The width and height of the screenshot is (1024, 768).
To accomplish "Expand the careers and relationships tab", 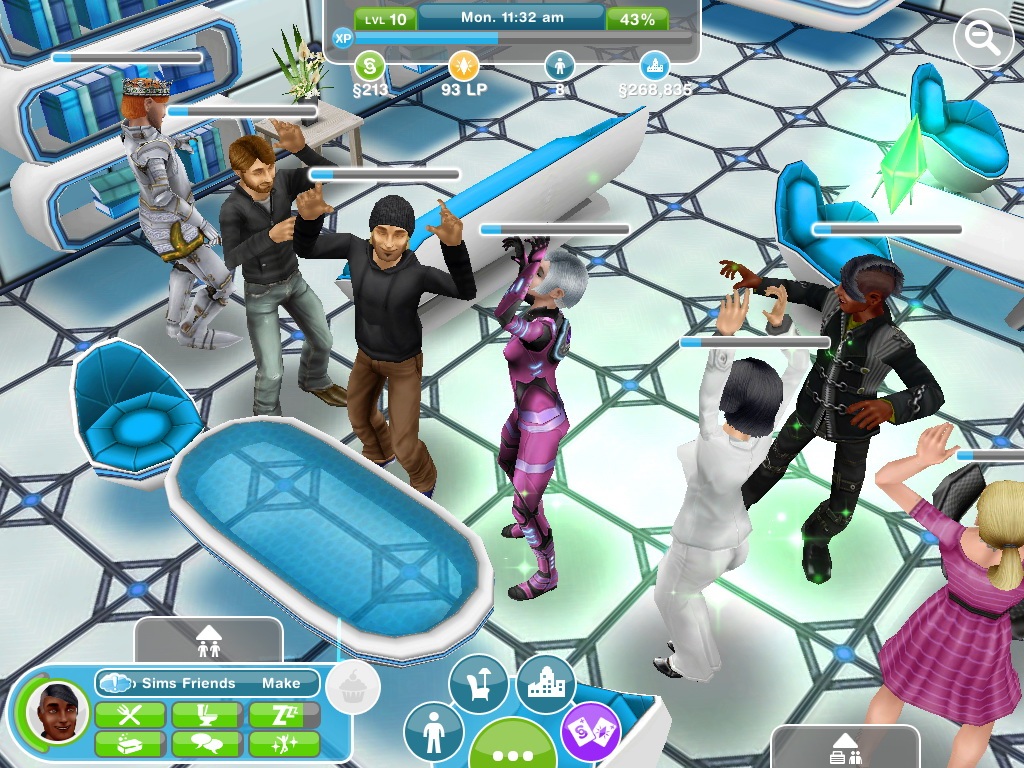I will [x=846, y=747].
